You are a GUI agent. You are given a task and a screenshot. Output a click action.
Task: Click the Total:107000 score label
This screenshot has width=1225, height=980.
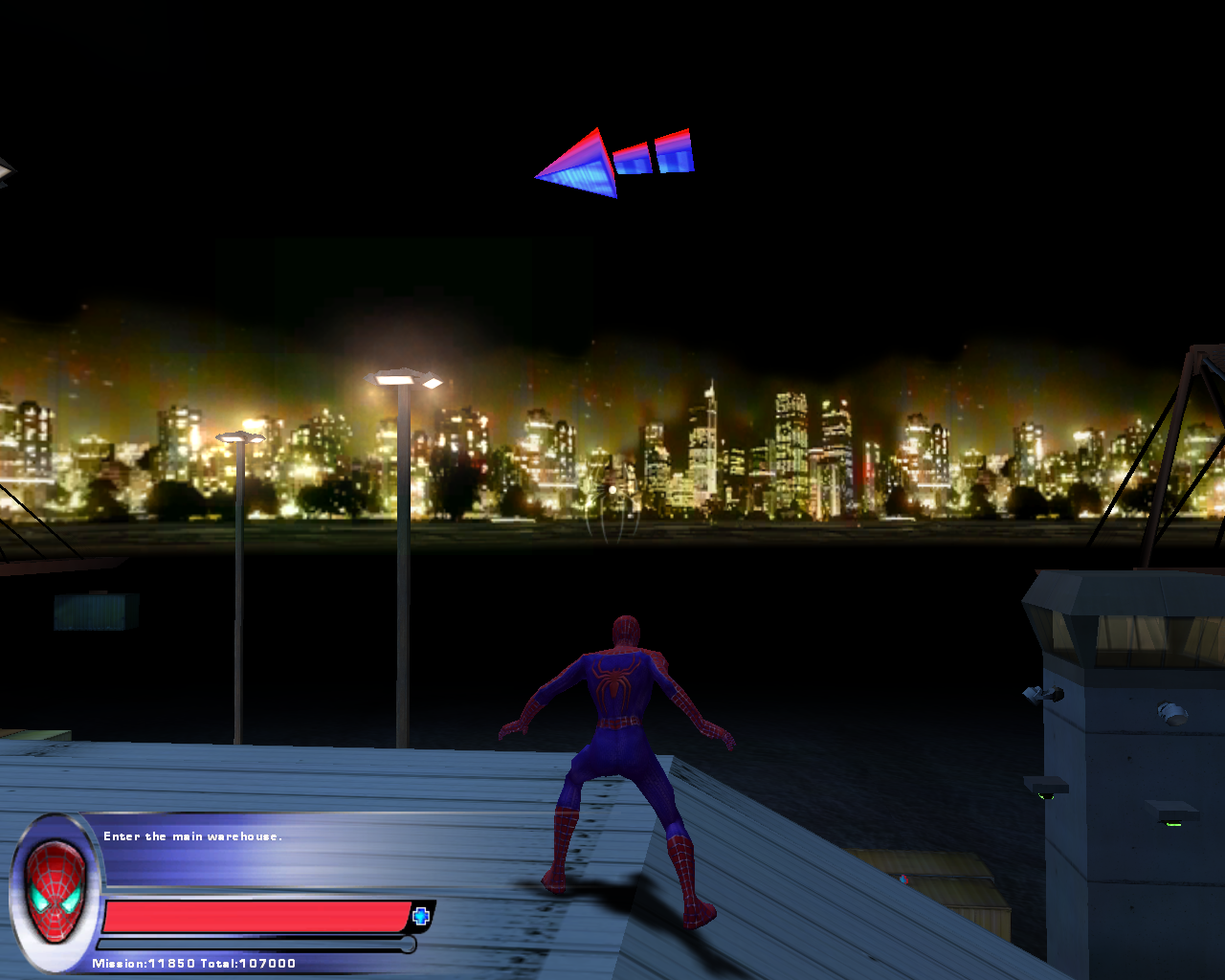point(251,965)
